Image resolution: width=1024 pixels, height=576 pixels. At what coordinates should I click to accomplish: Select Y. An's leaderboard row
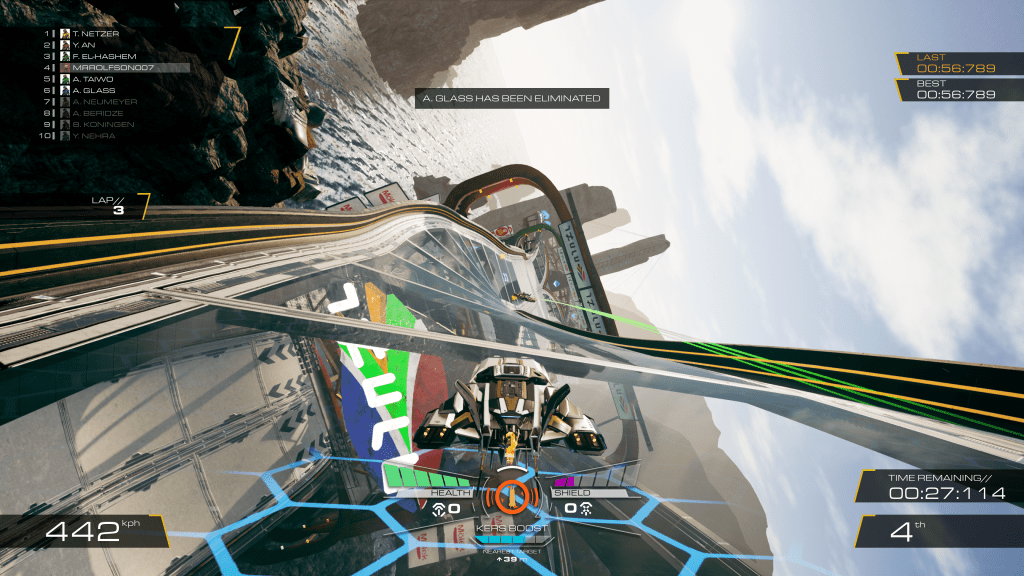point(85,44)
